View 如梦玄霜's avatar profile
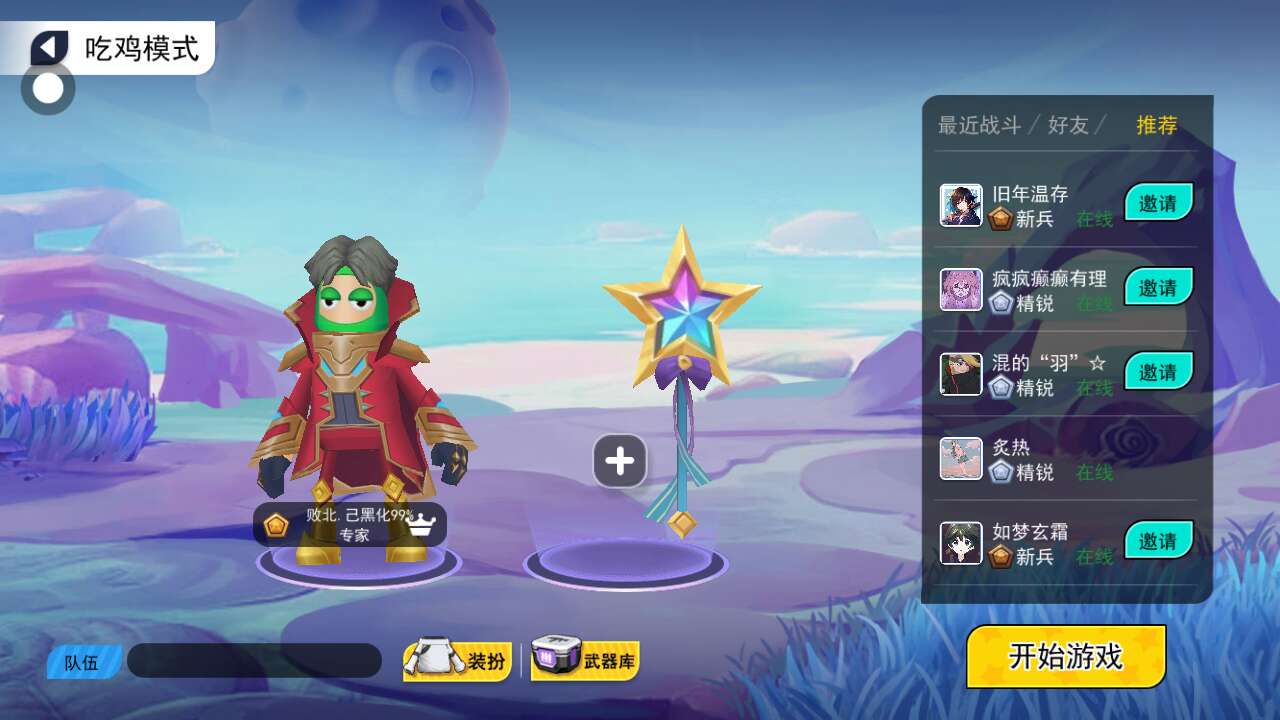Screen dimensions: 1280x720 pos(961,543)
